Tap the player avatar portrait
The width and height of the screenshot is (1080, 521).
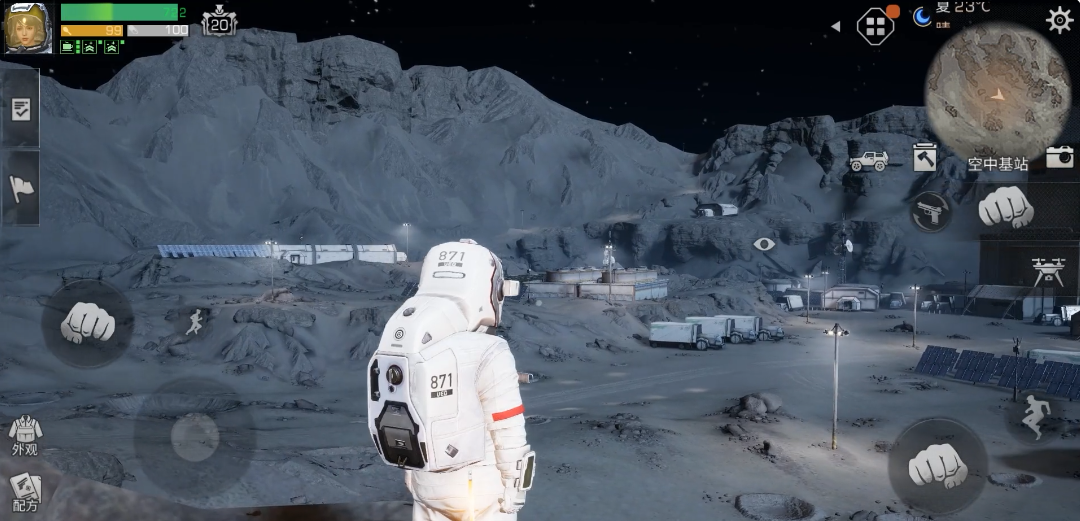[x=28, y=28]
